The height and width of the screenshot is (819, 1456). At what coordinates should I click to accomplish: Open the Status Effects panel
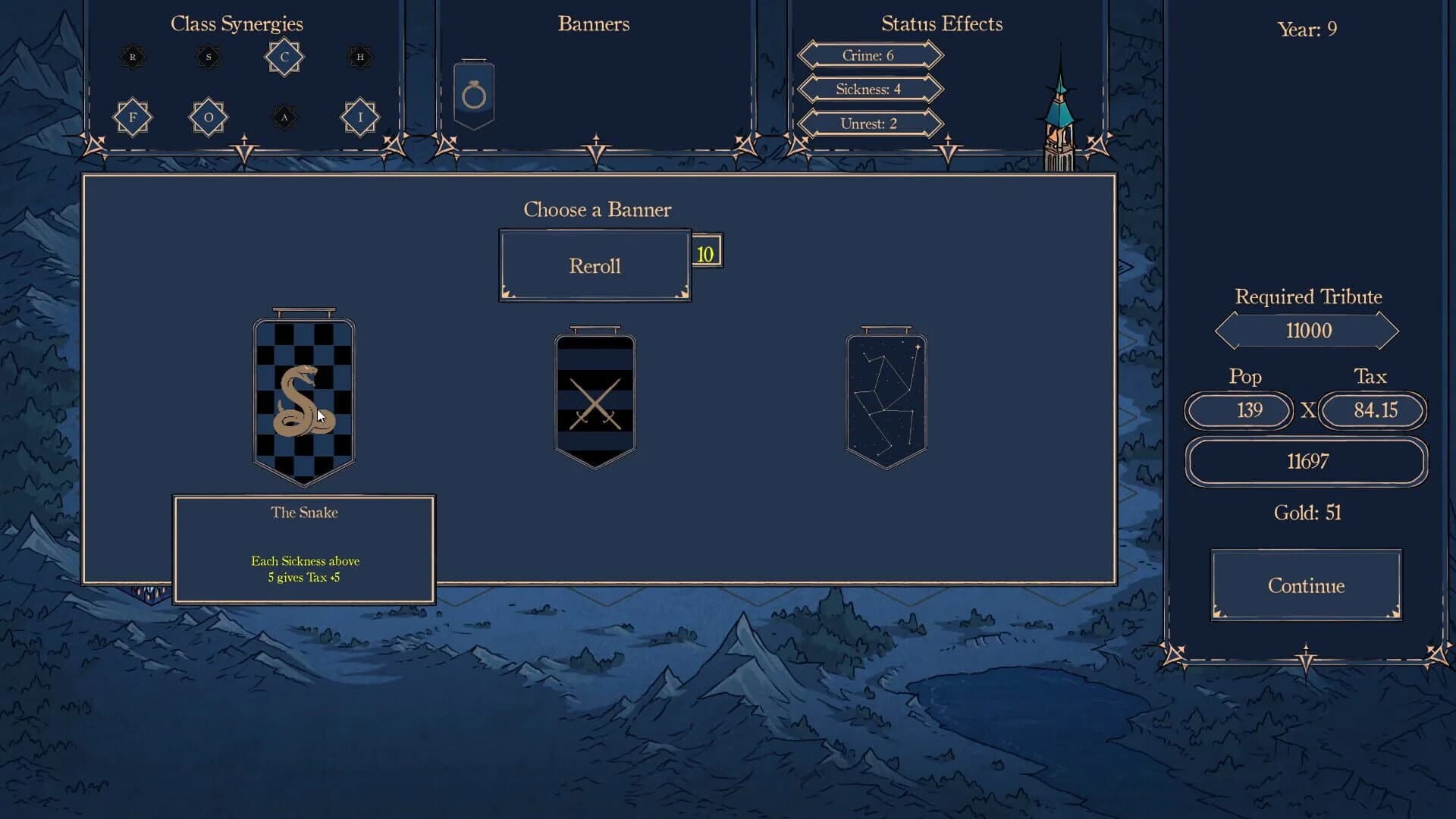click(942, 24)
